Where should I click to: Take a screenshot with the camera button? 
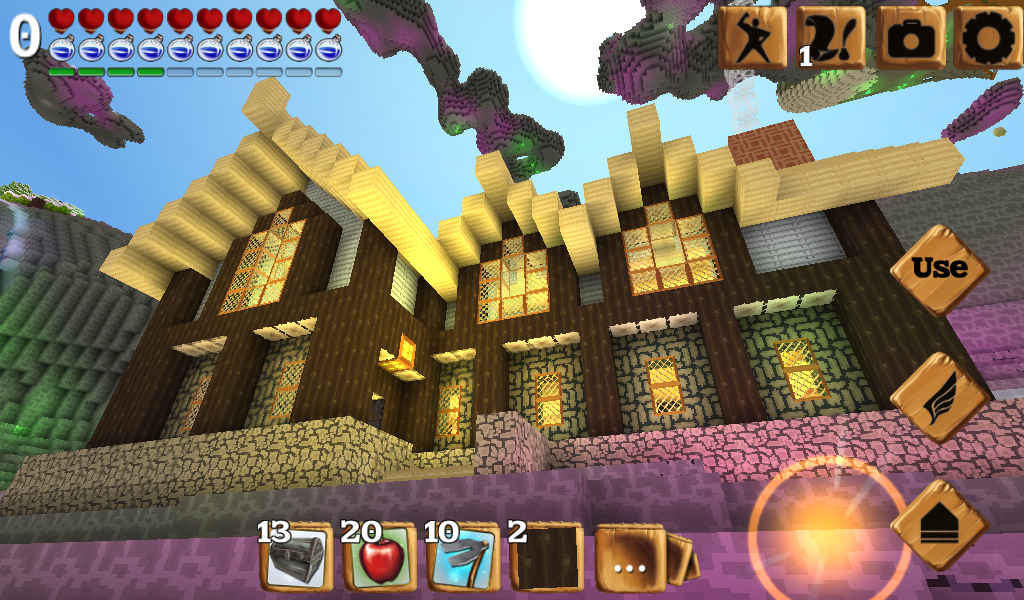909,37
